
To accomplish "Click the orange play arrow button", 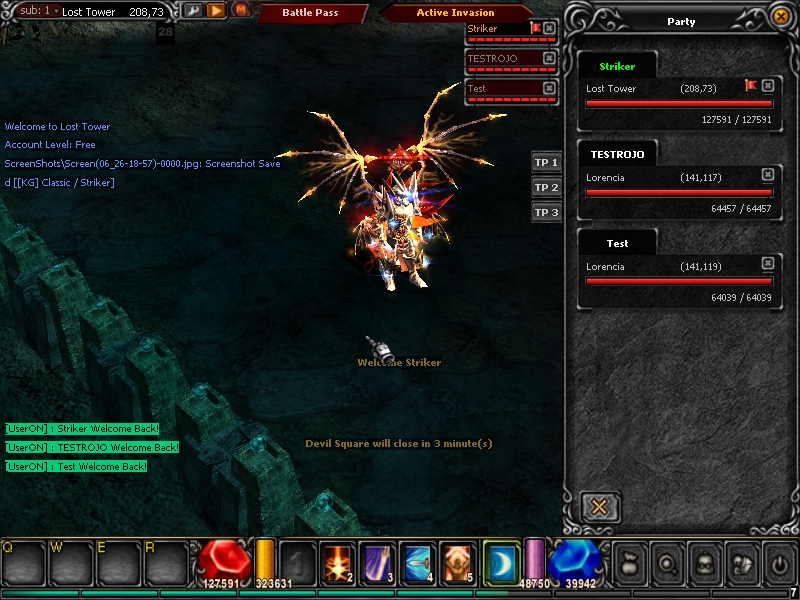I will click(216, 10).
